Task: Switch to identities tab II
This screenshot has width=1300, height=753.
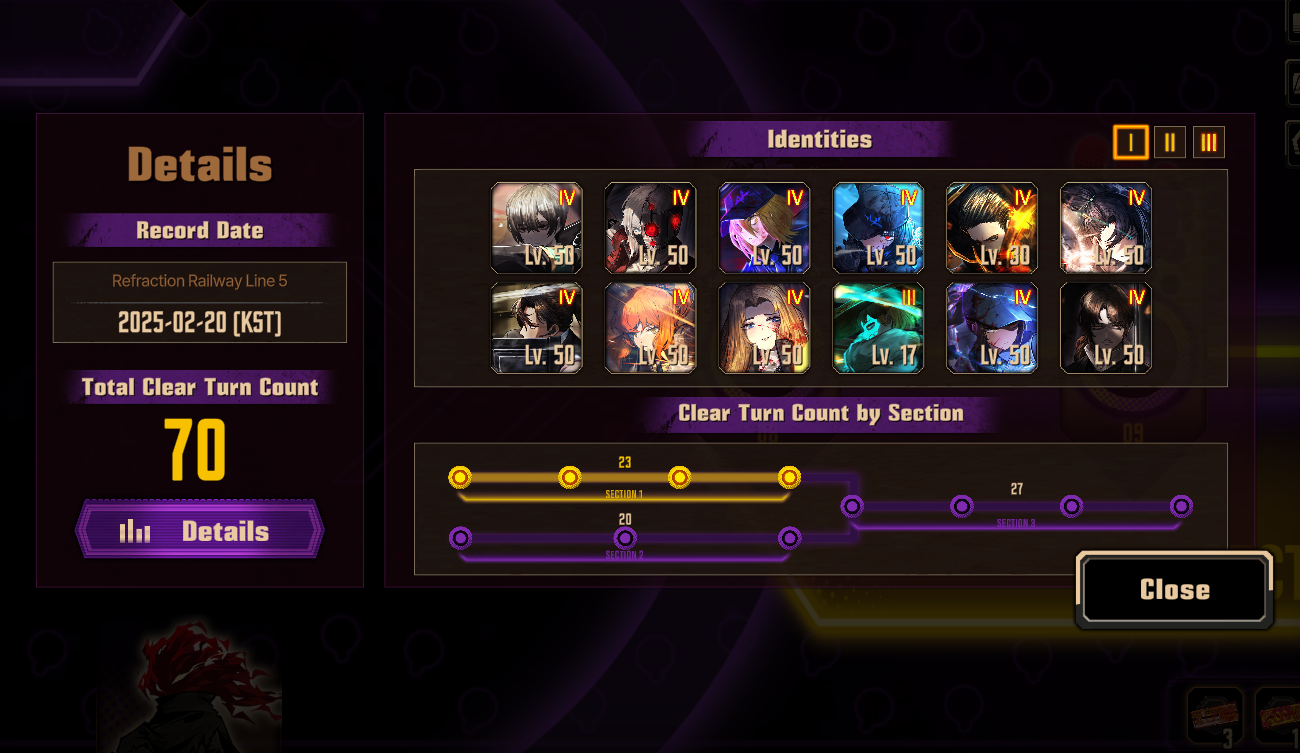Action: click(x=1169, y=143)
